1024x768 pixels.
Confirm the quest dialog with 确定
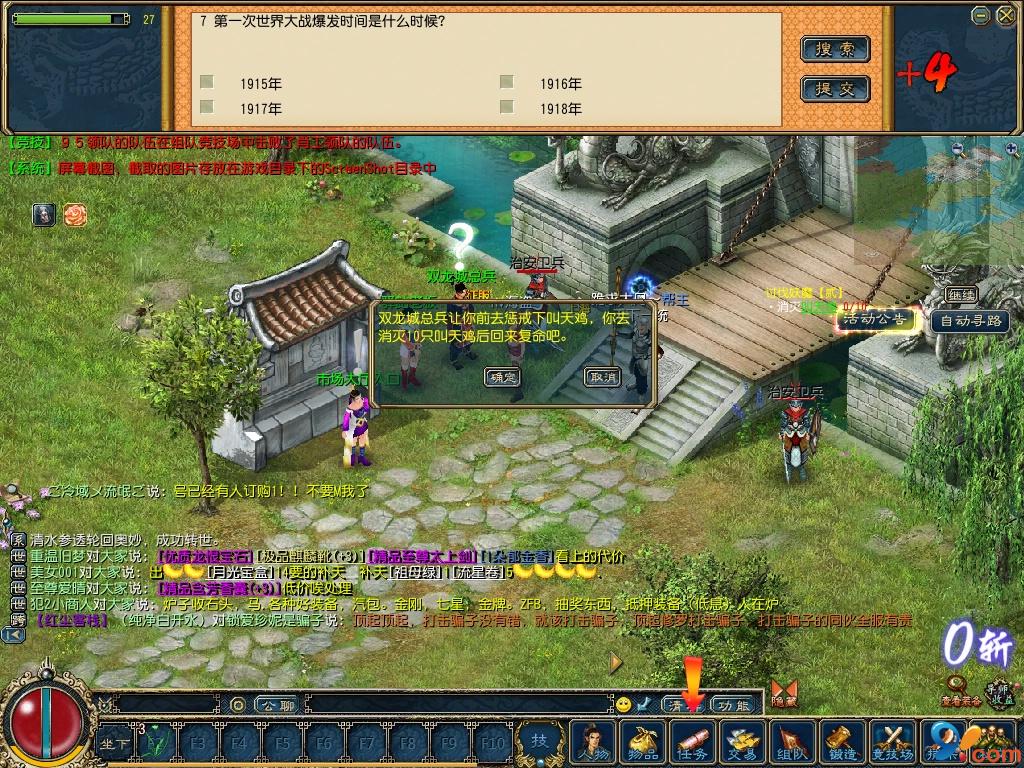(x=502, y=377)
